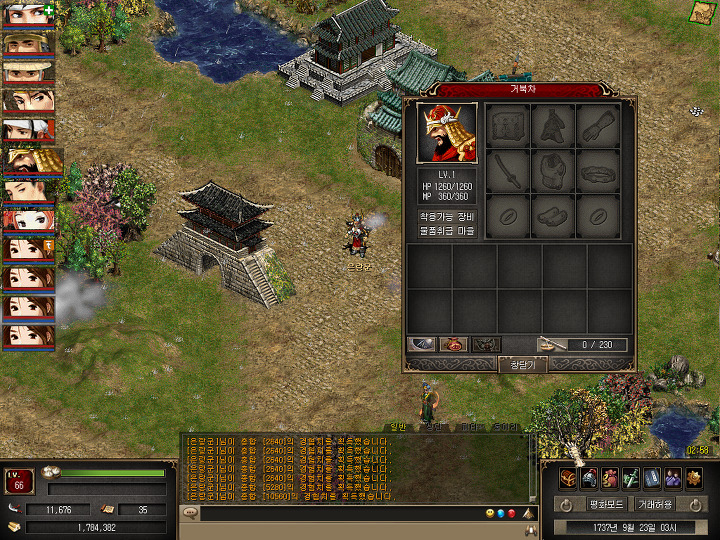Toggle the 거래허용 button
Image resolution: width=720 pixels, height=540 pixels.
[x=655, y=504]
